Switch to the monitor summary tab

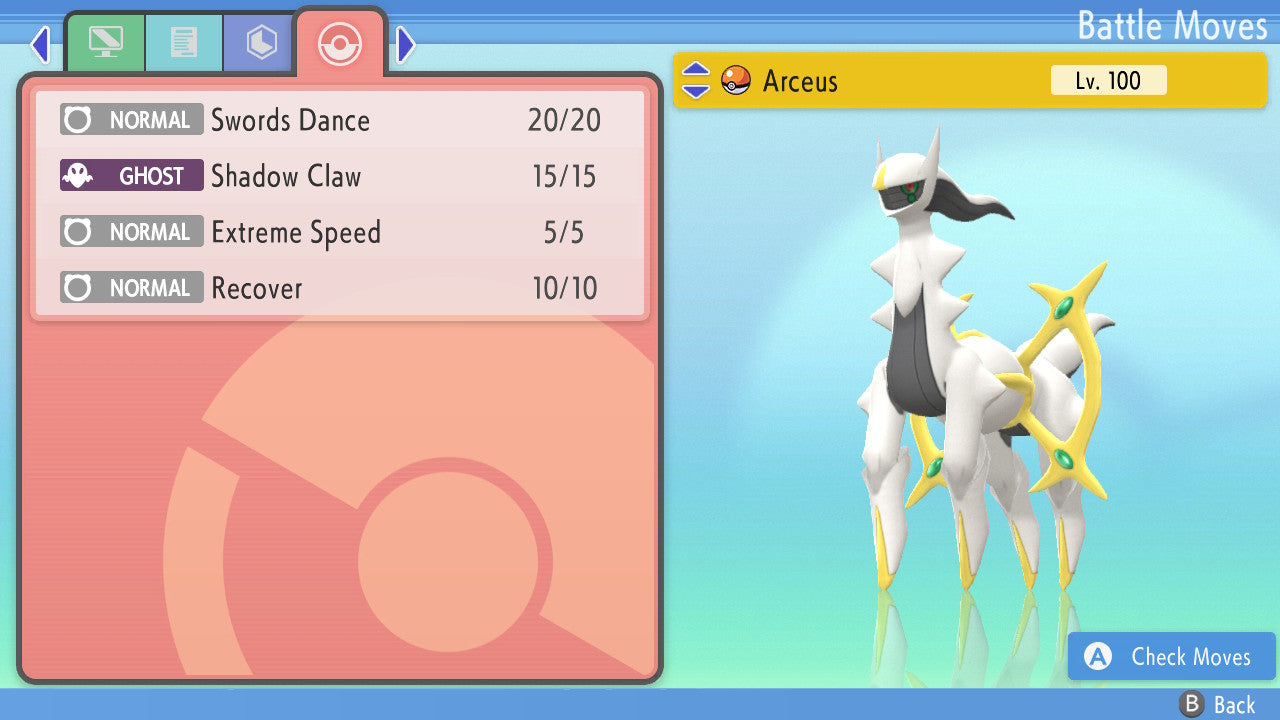pyautogui.click(x=105, y=43)
